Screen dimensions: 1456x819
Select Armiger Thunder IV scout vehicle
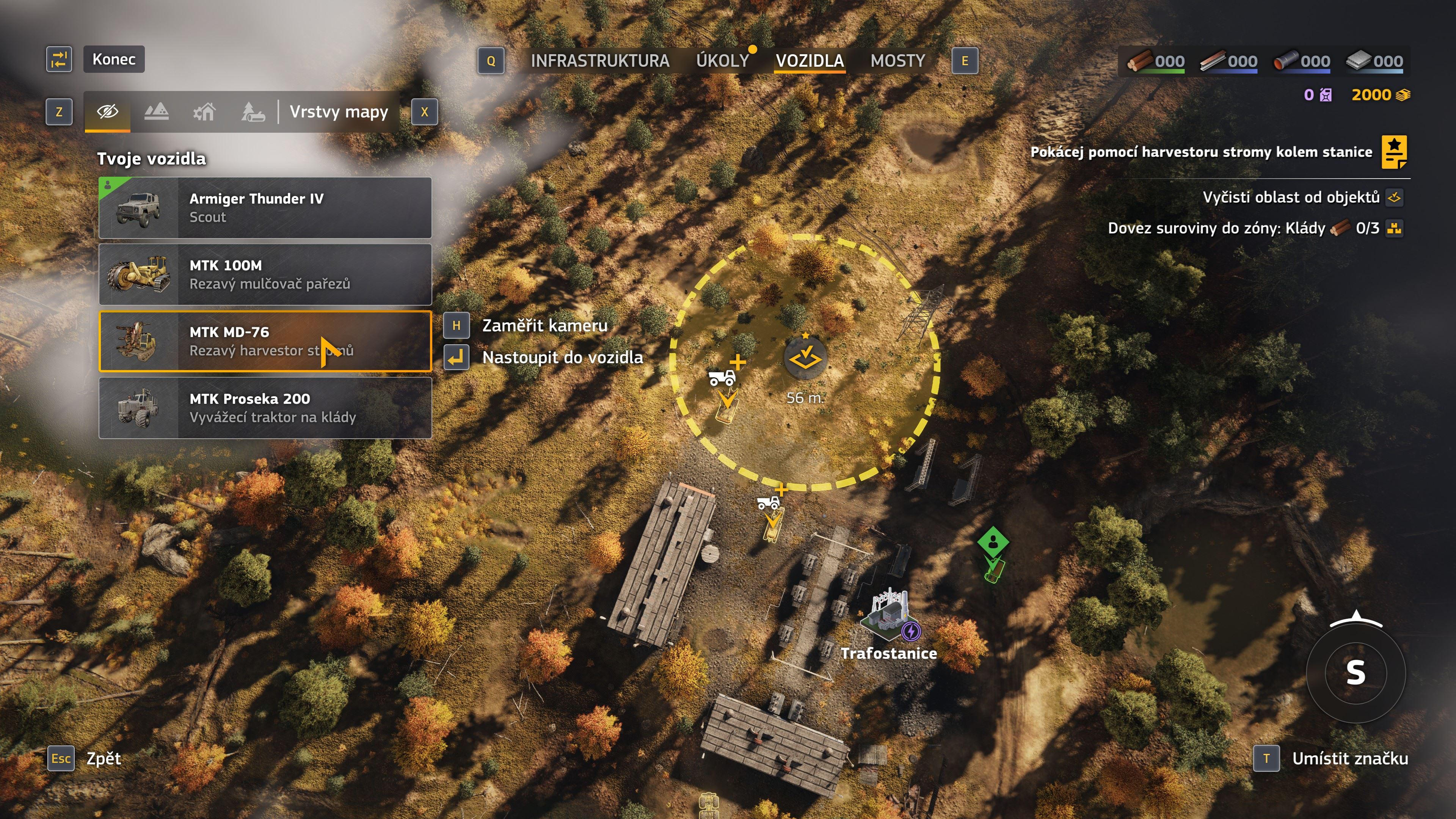(265, 207)
